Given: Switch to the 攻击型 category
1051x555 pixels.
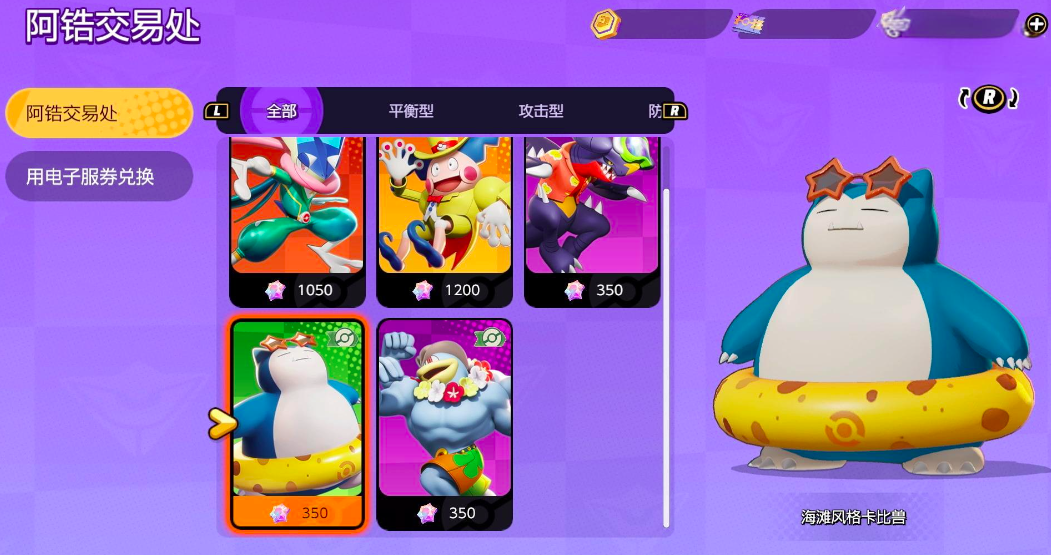Looking at the screenshot, I should click(x=541, y=111).
